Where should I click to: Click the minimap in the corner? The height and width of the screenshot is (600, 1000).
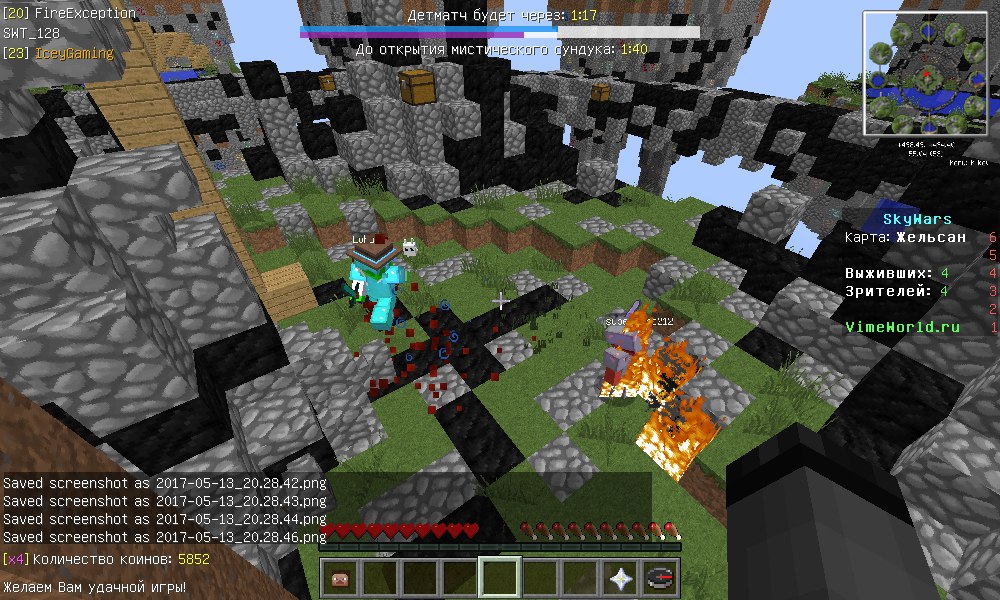pos(927,74)
